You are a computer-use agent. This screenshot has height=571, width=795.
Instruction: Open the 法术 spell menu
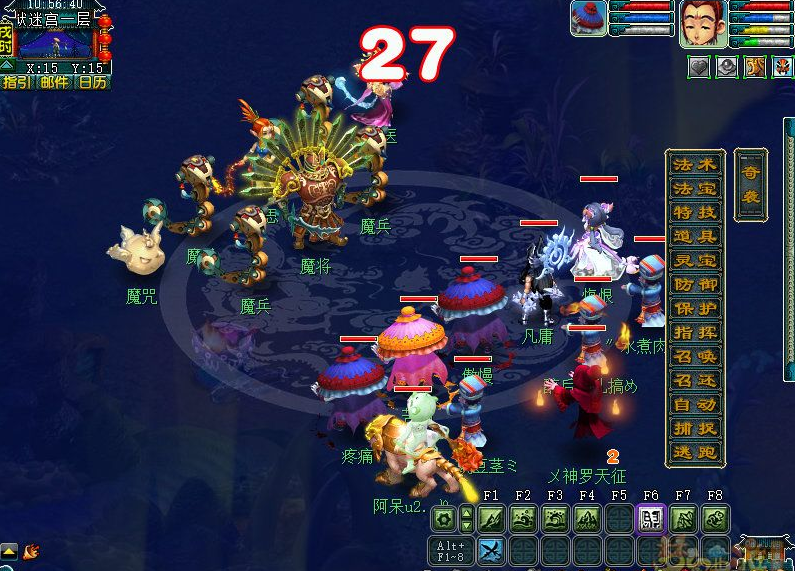(694, 165)
